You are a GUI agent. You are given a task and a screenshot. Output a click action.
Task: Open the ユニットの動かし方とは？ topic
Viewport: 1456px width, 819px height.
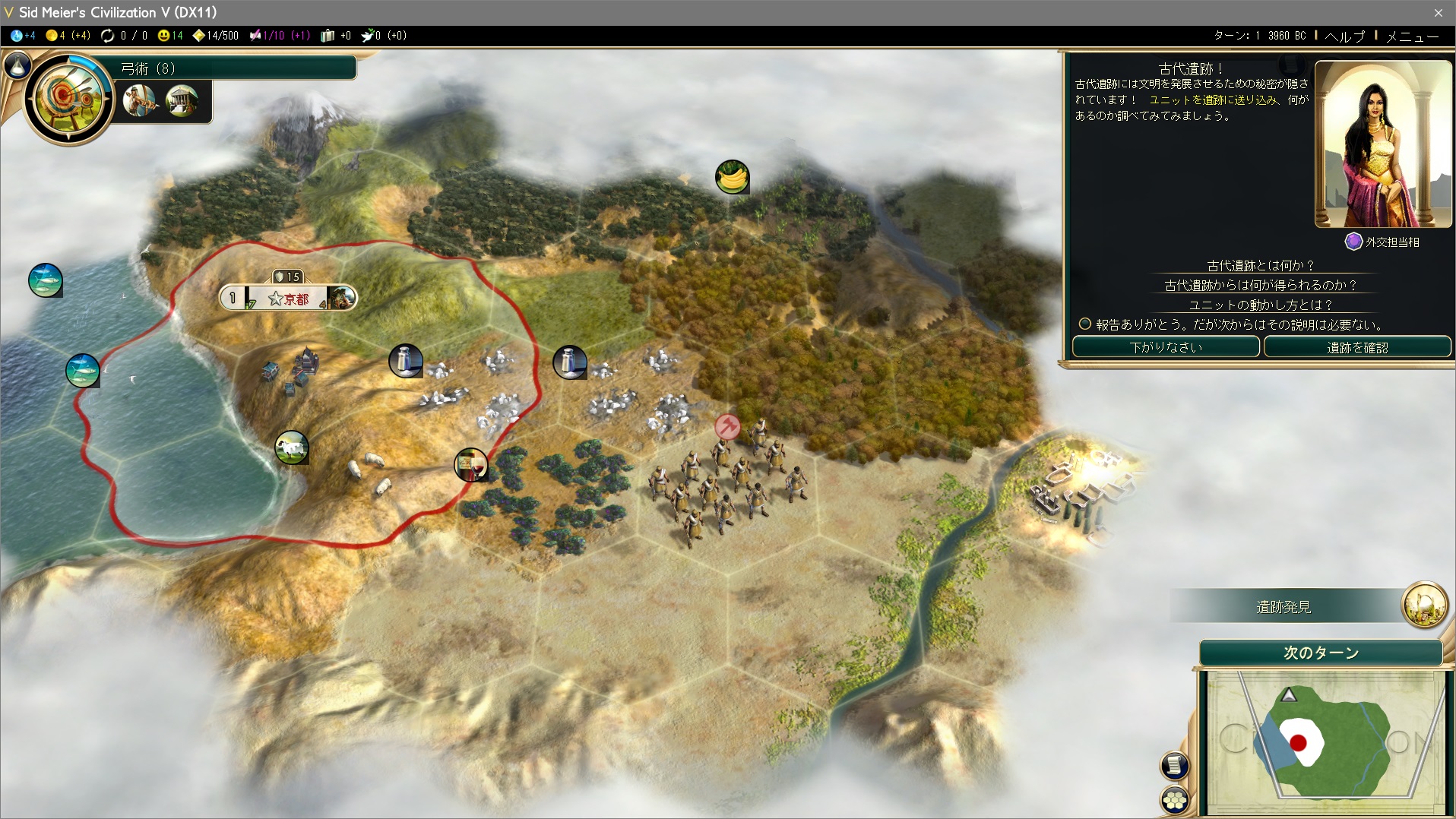(1260, 305)
